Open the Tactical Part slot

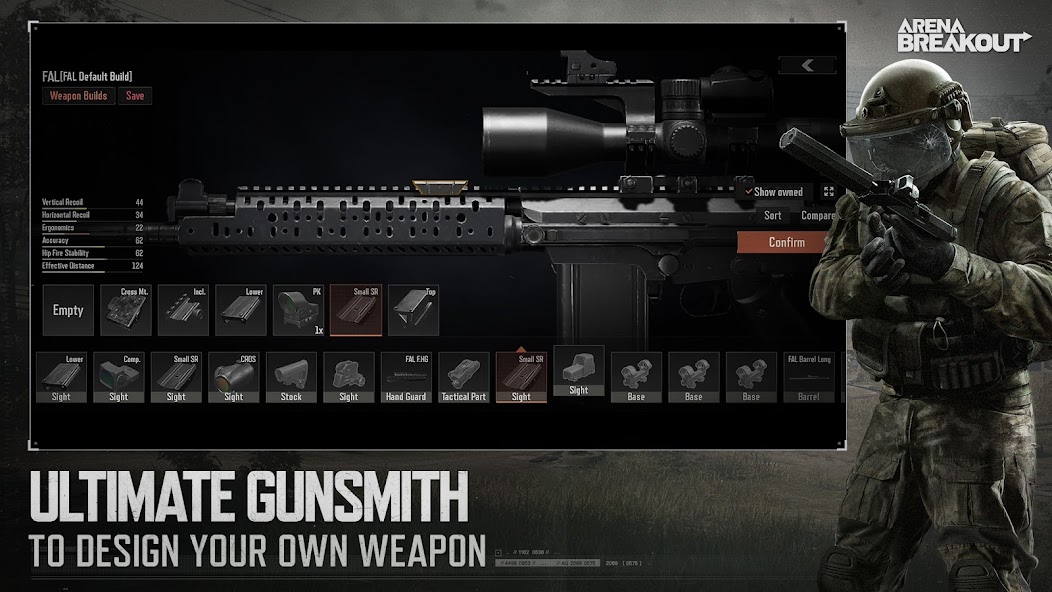click(463, 378)
